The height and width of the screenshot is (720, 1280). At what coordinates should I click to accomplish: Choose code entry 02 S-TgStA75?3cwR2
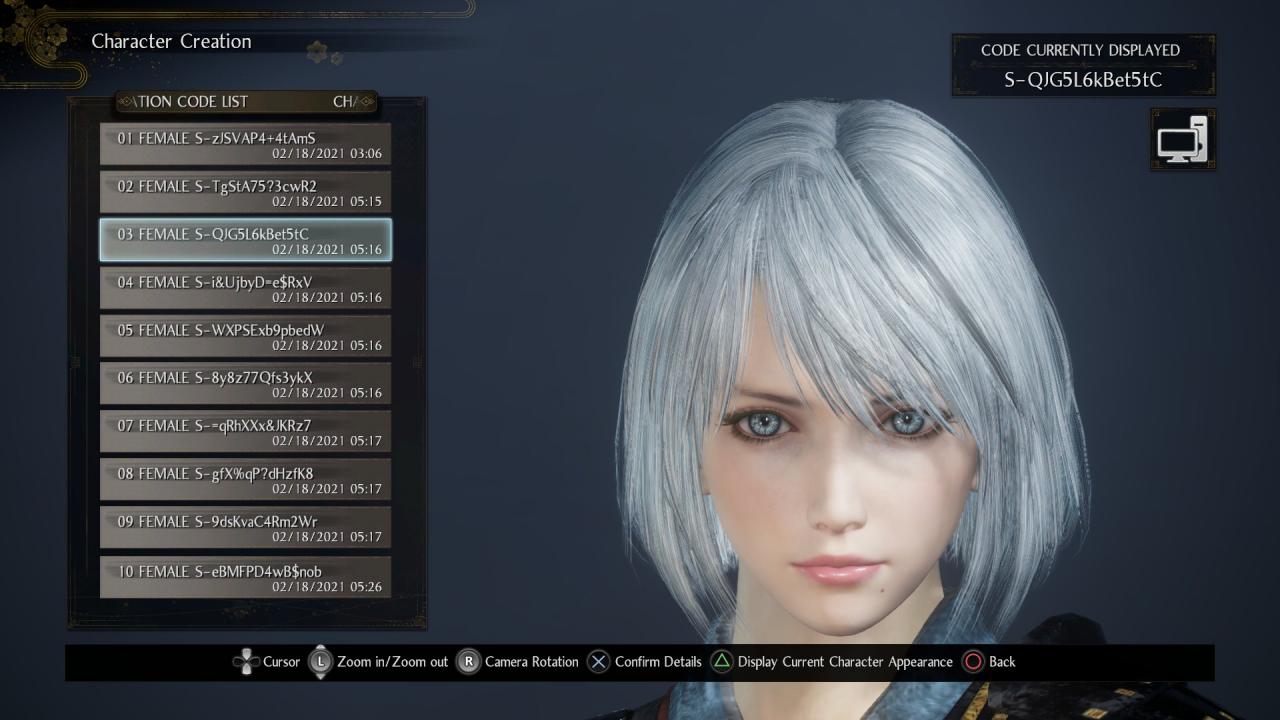[x=245, y=192]
